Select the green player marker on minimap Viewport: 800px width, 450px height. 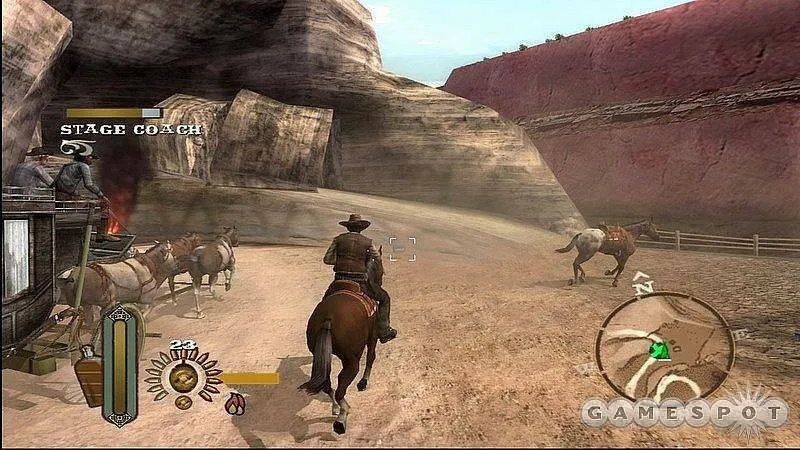(658, 350)
